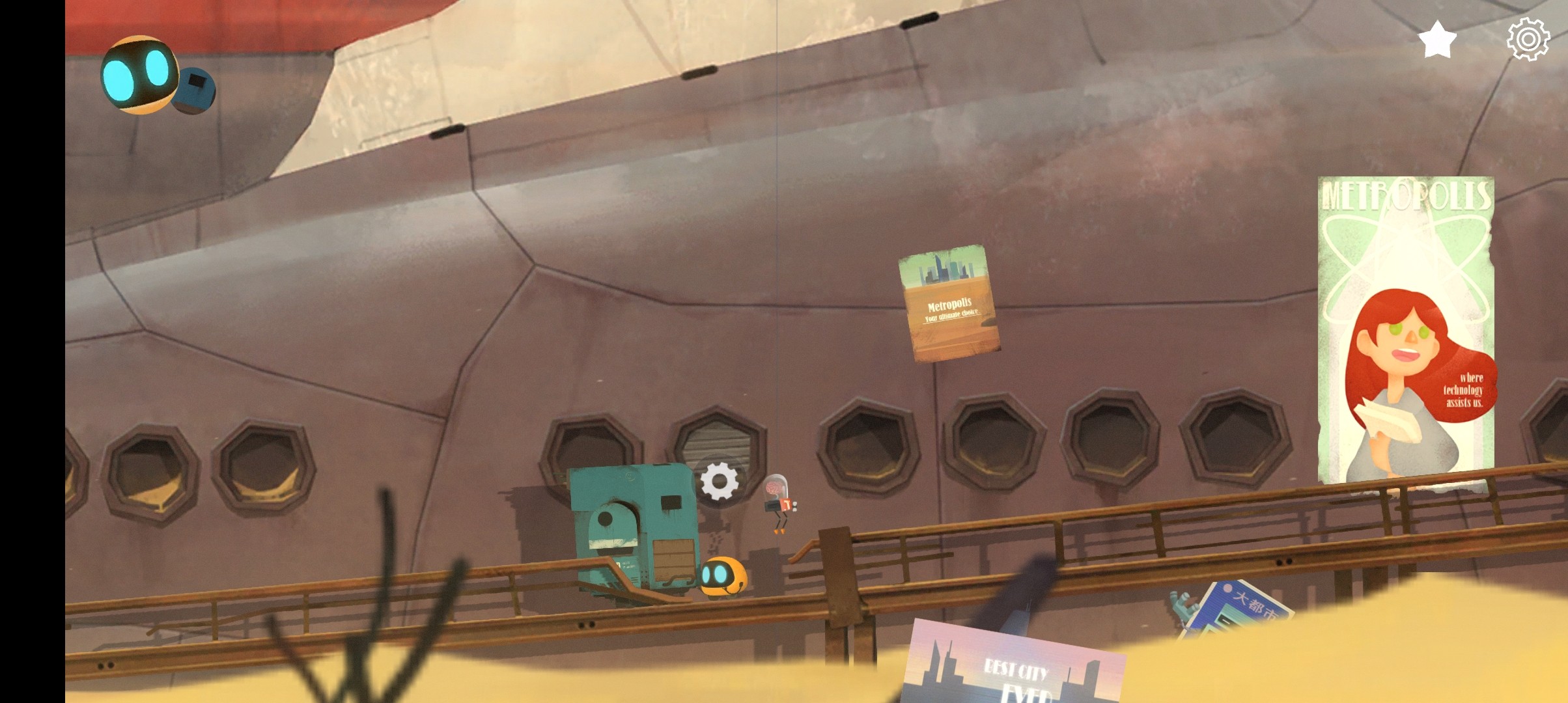Open the settings gear in the corner
This screenshot has height=703, width=1568.
pyautogui.click(x=1528, y=40)
